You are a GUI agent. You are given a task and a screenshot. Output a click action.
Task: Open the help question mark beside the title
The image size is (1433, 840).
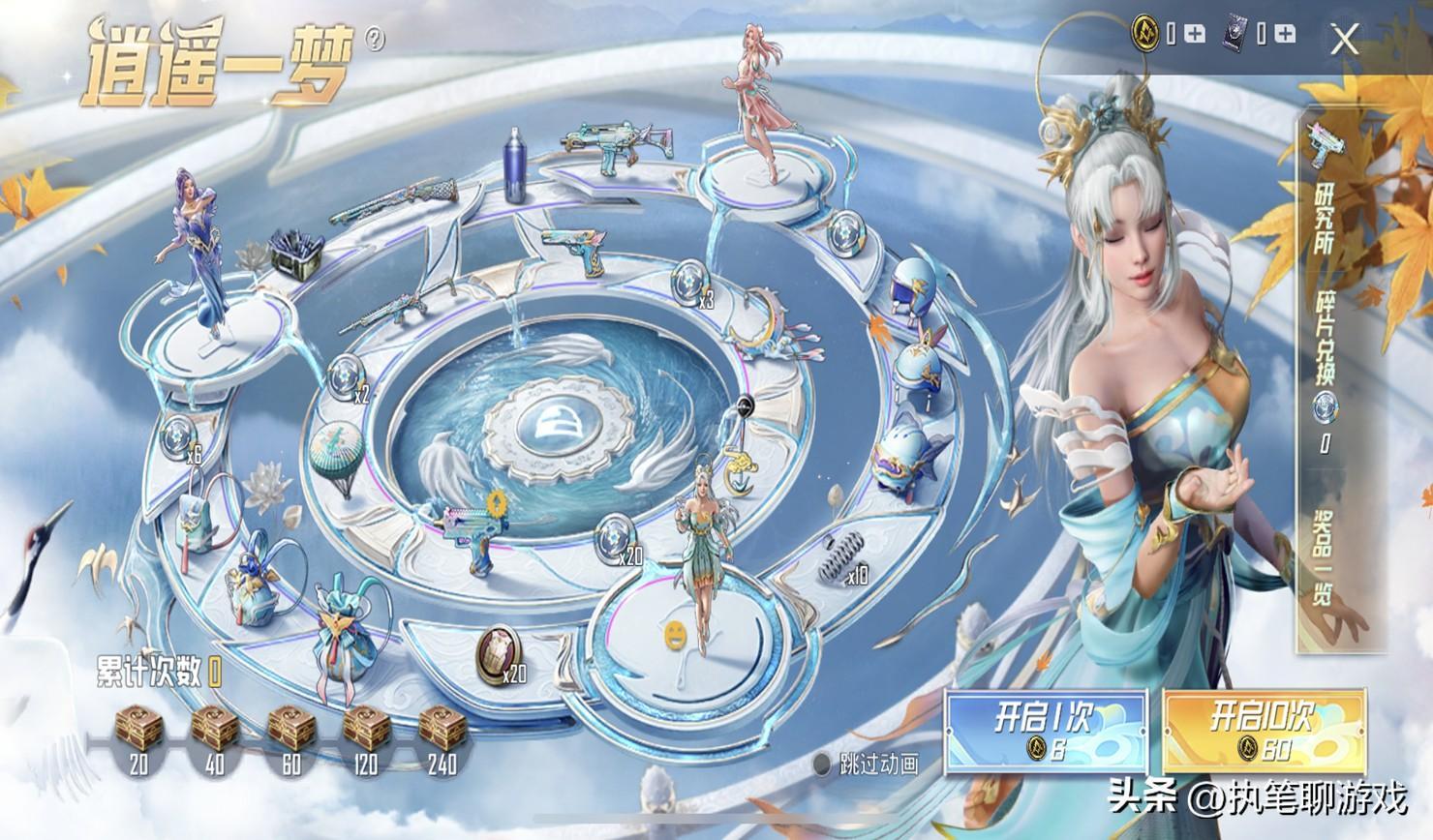pos(375,39)
